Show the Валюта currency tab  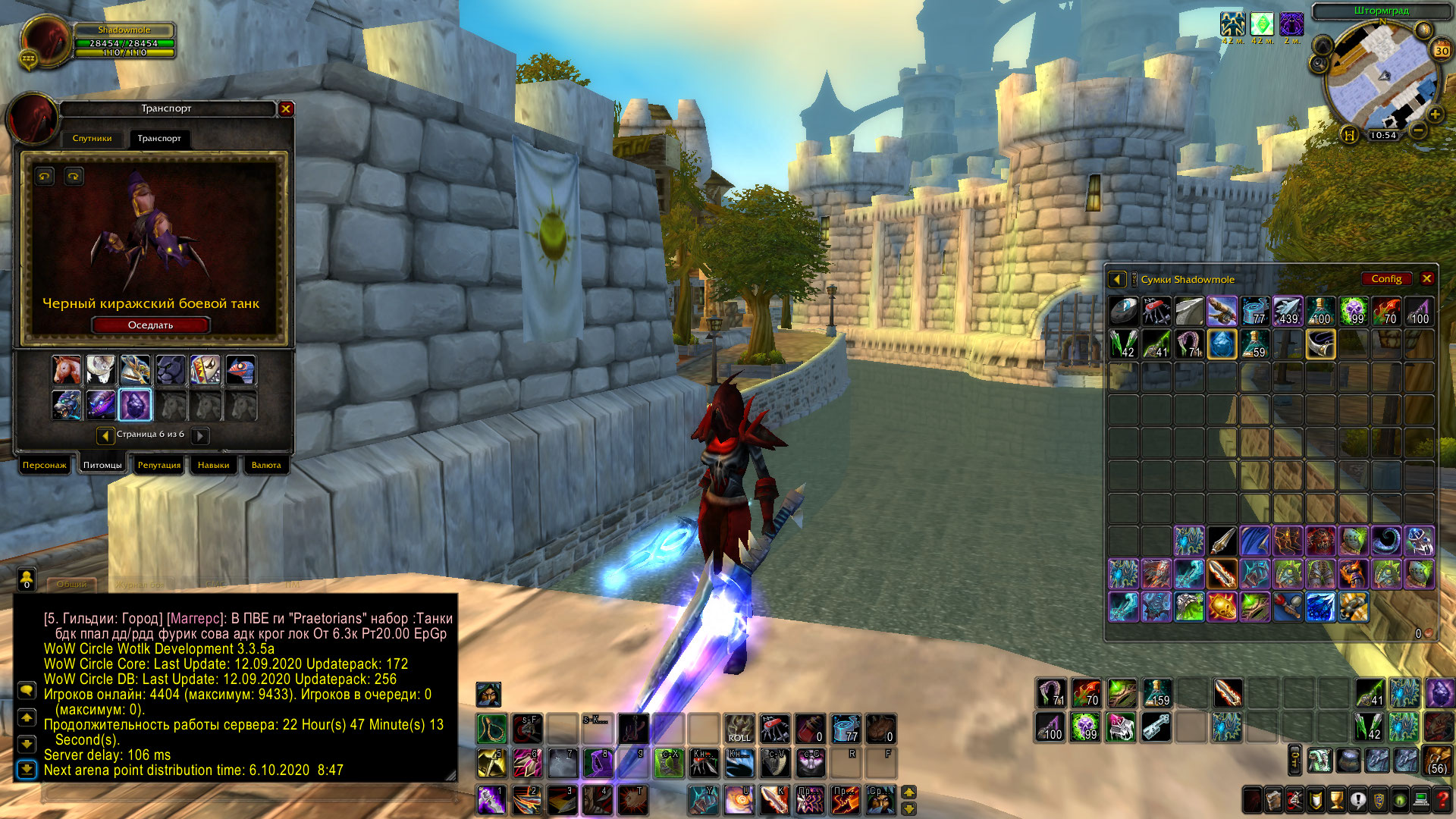coord(266,465)
